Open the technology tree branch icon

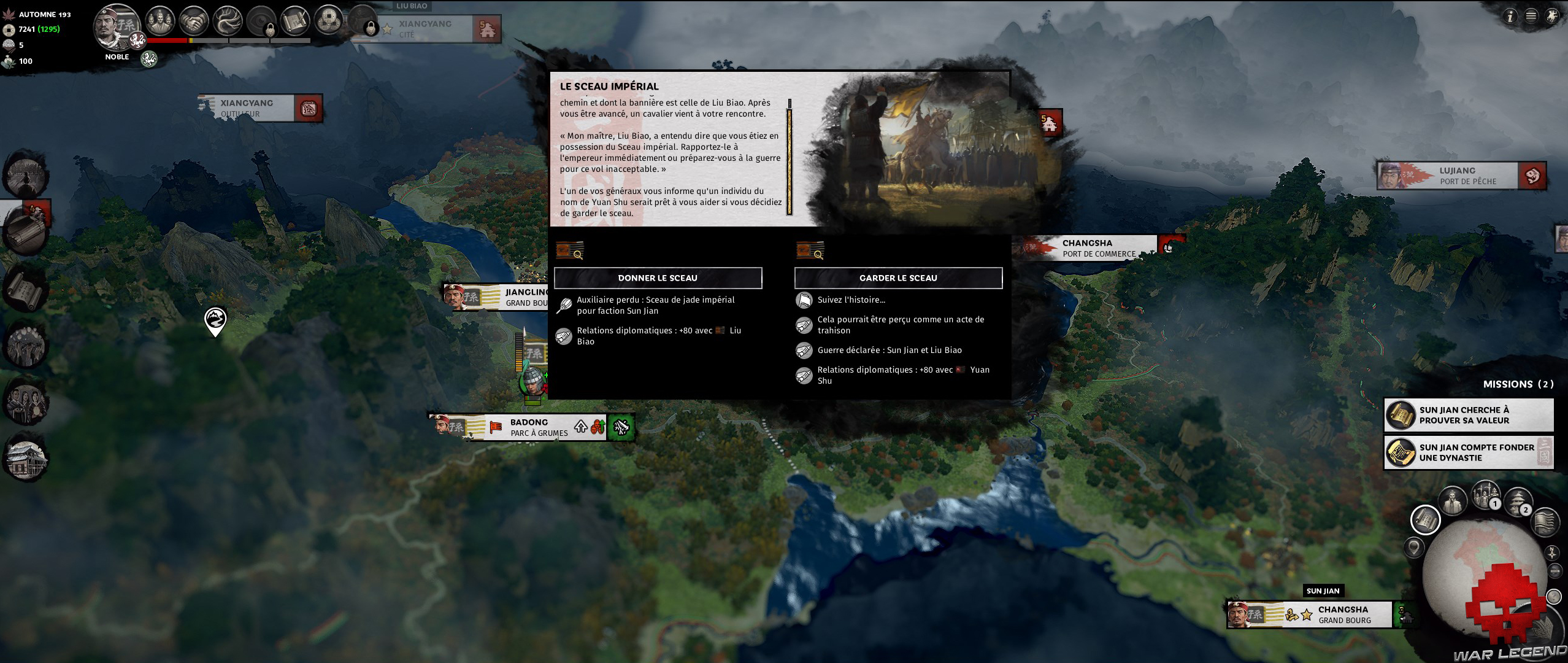point(228,20)
